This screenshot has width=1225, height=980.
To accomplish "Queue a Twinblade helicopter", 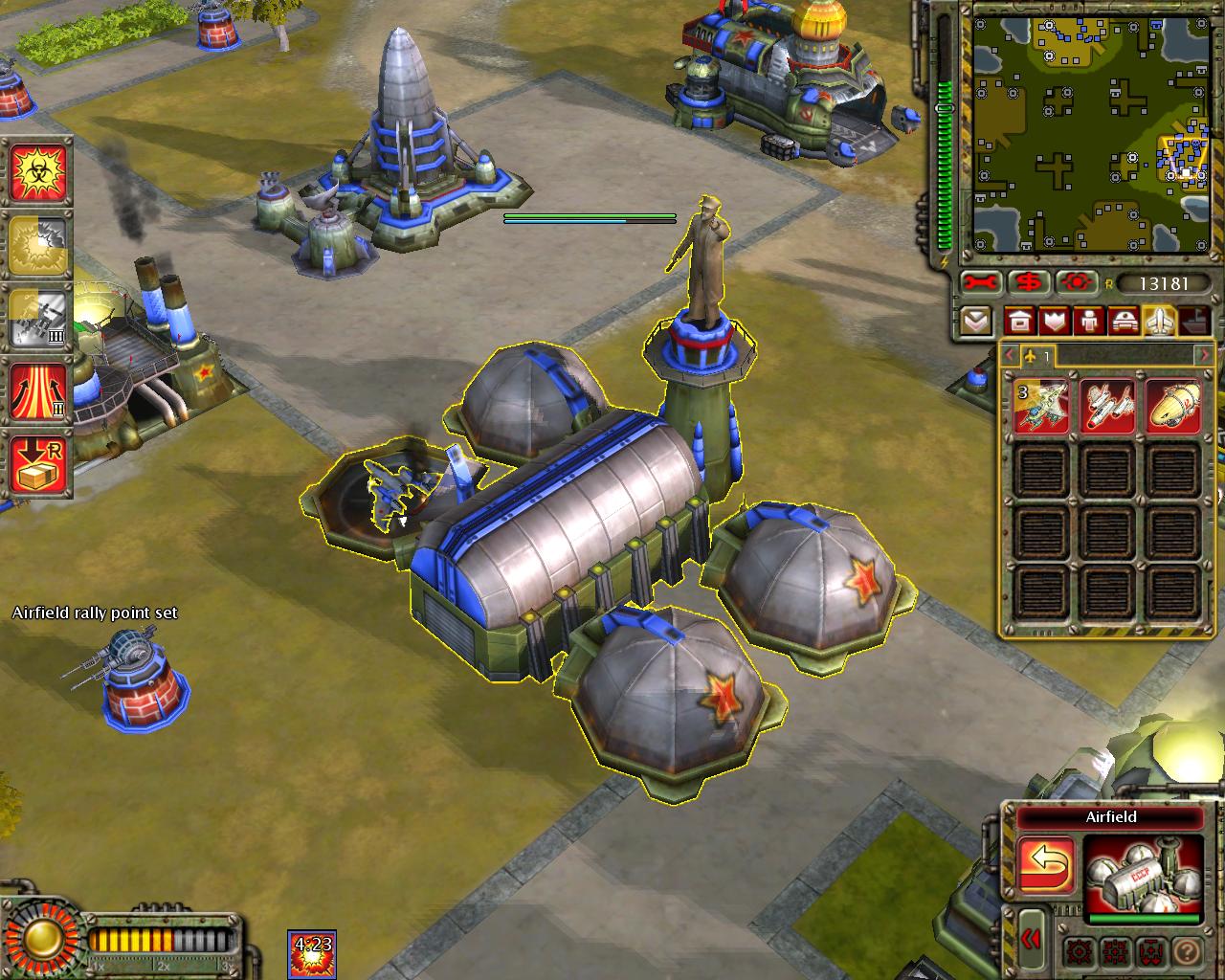I will click(1107, 406).
